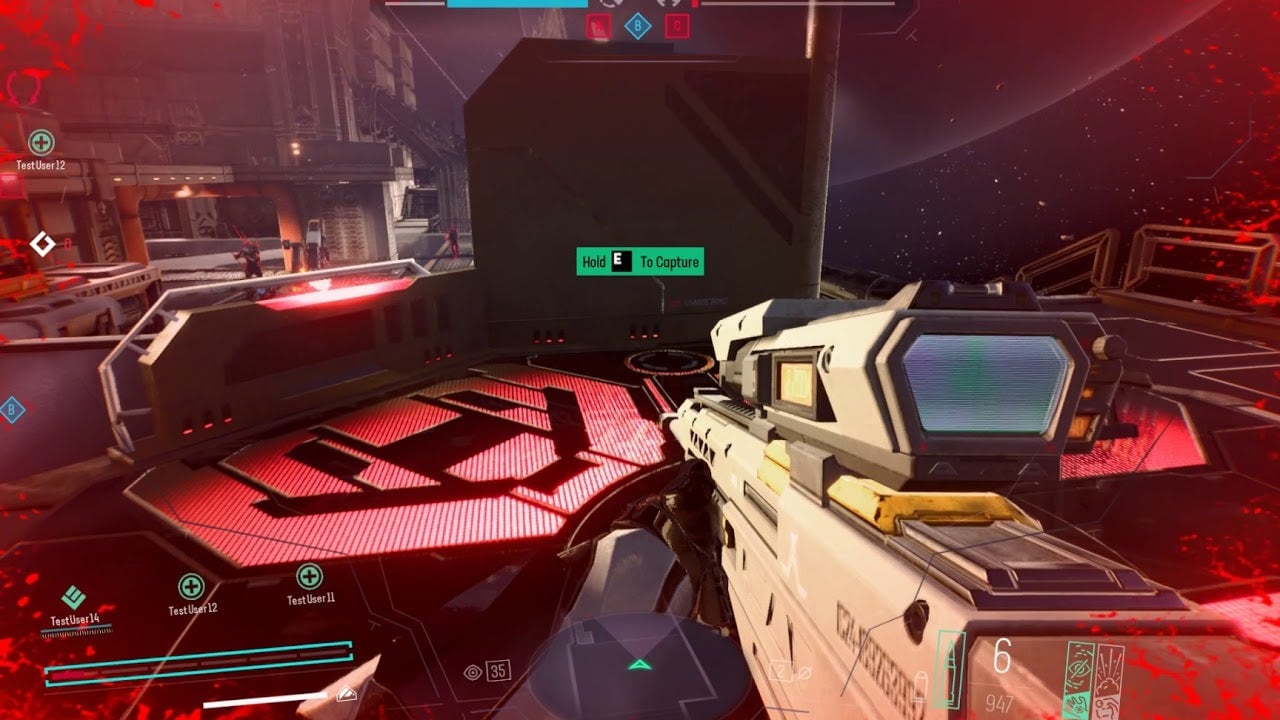
Task: Select the blue B capture point diamond
Action: point(637,27)
